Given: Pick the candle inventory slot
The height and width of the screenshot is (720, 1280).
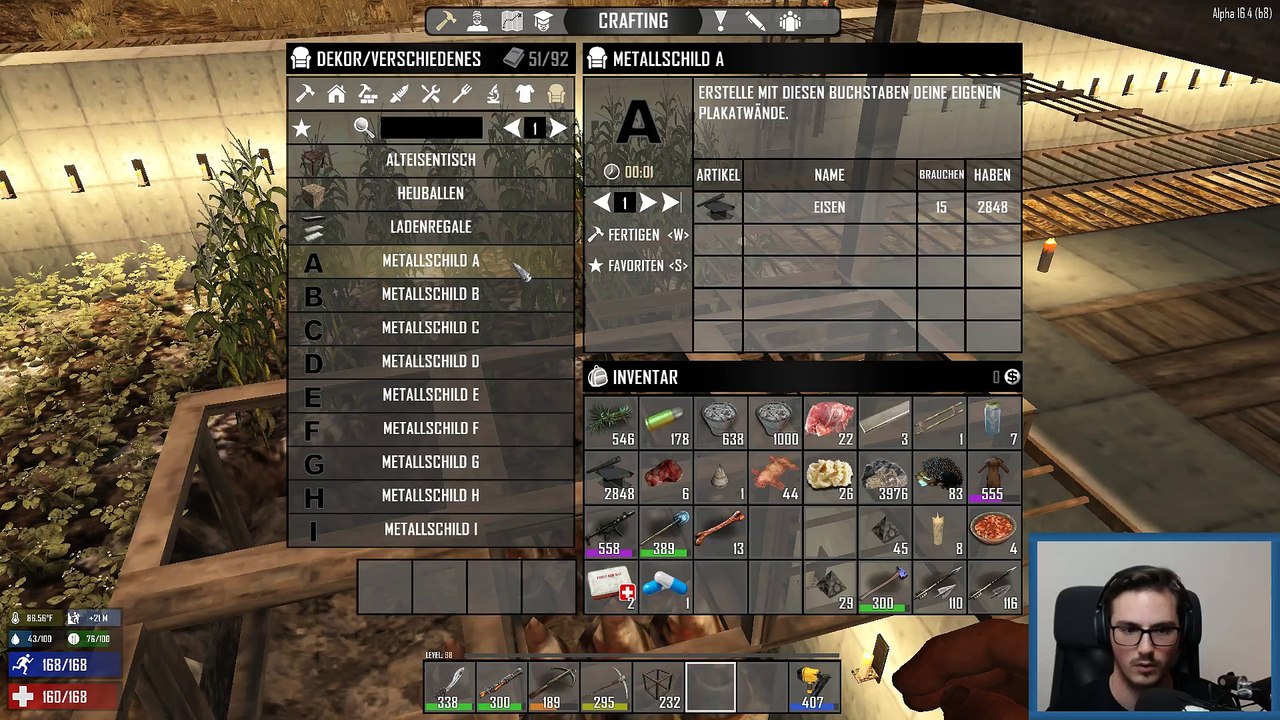Looking at the screenshot, I should click(938, 532).
